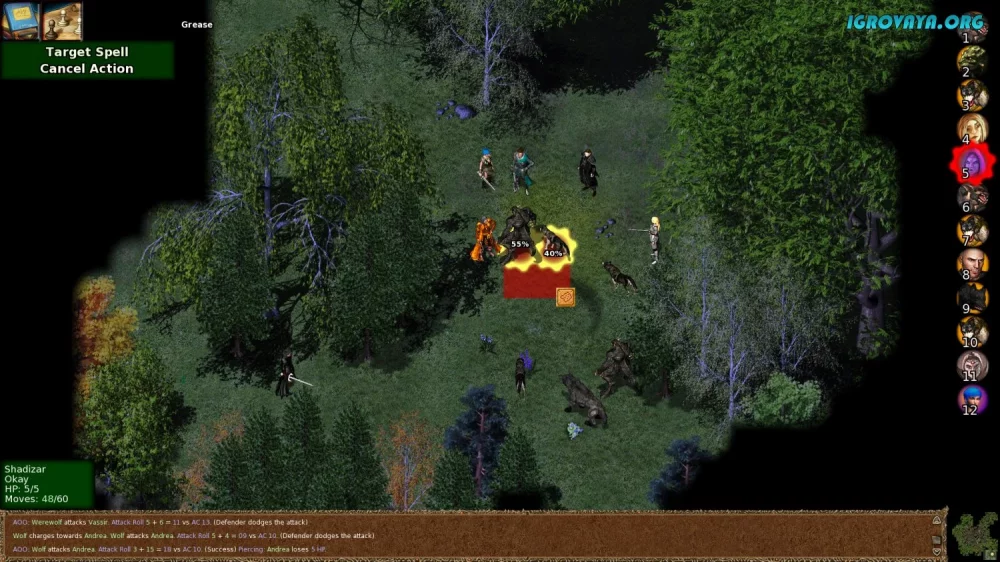Select initiative portrait number 1
This screenshot has height=562, width=1000.
point(972,25)
